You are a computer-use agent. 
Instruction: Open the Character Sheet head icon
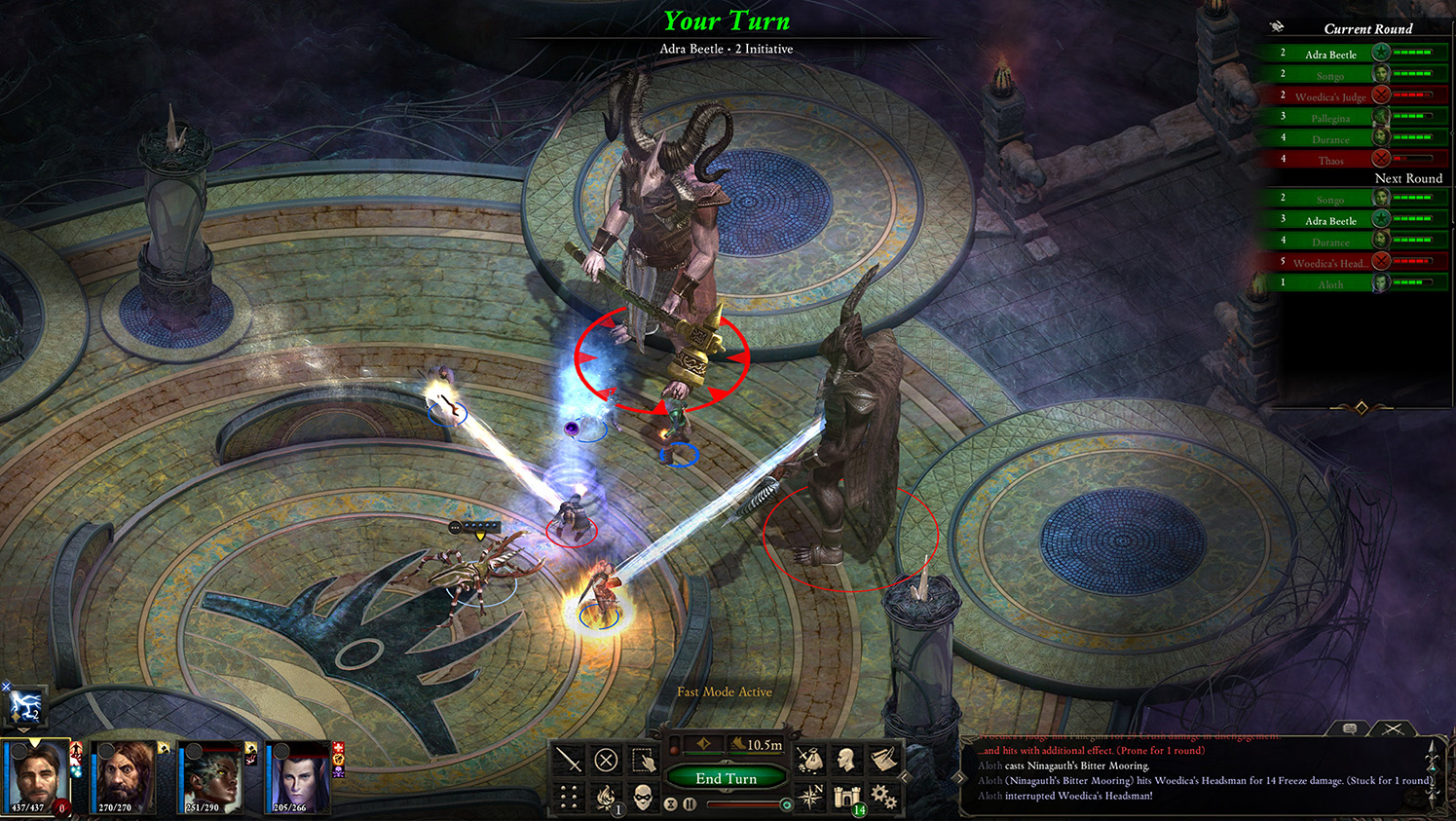tap(847, 759)
